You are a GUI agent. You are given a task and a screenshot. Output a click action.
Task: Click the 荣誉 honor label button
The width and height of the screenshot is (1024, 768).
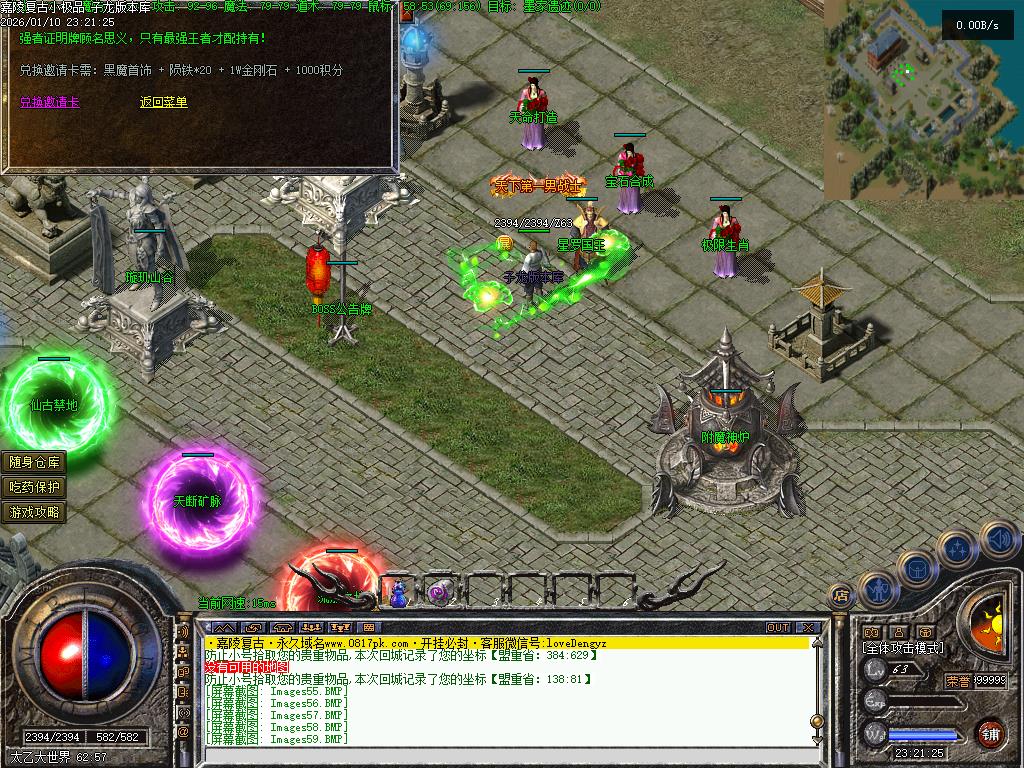click(958, 680)
